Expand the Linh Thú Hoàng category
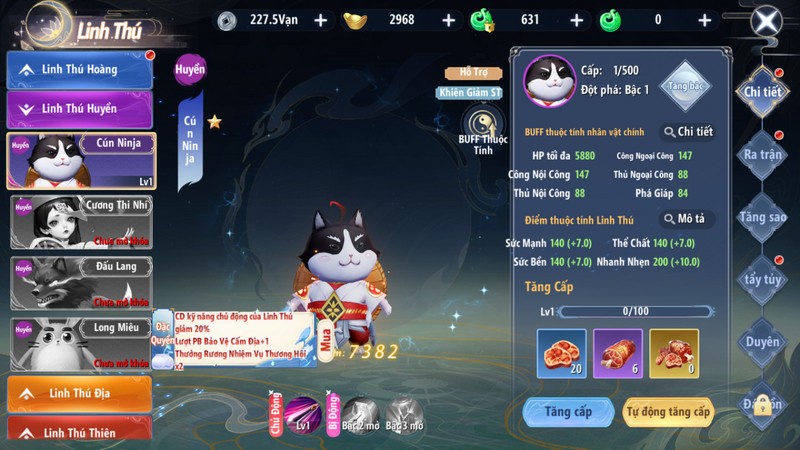The width and height of the screenshot is (800, 450). tap(80, 69)
